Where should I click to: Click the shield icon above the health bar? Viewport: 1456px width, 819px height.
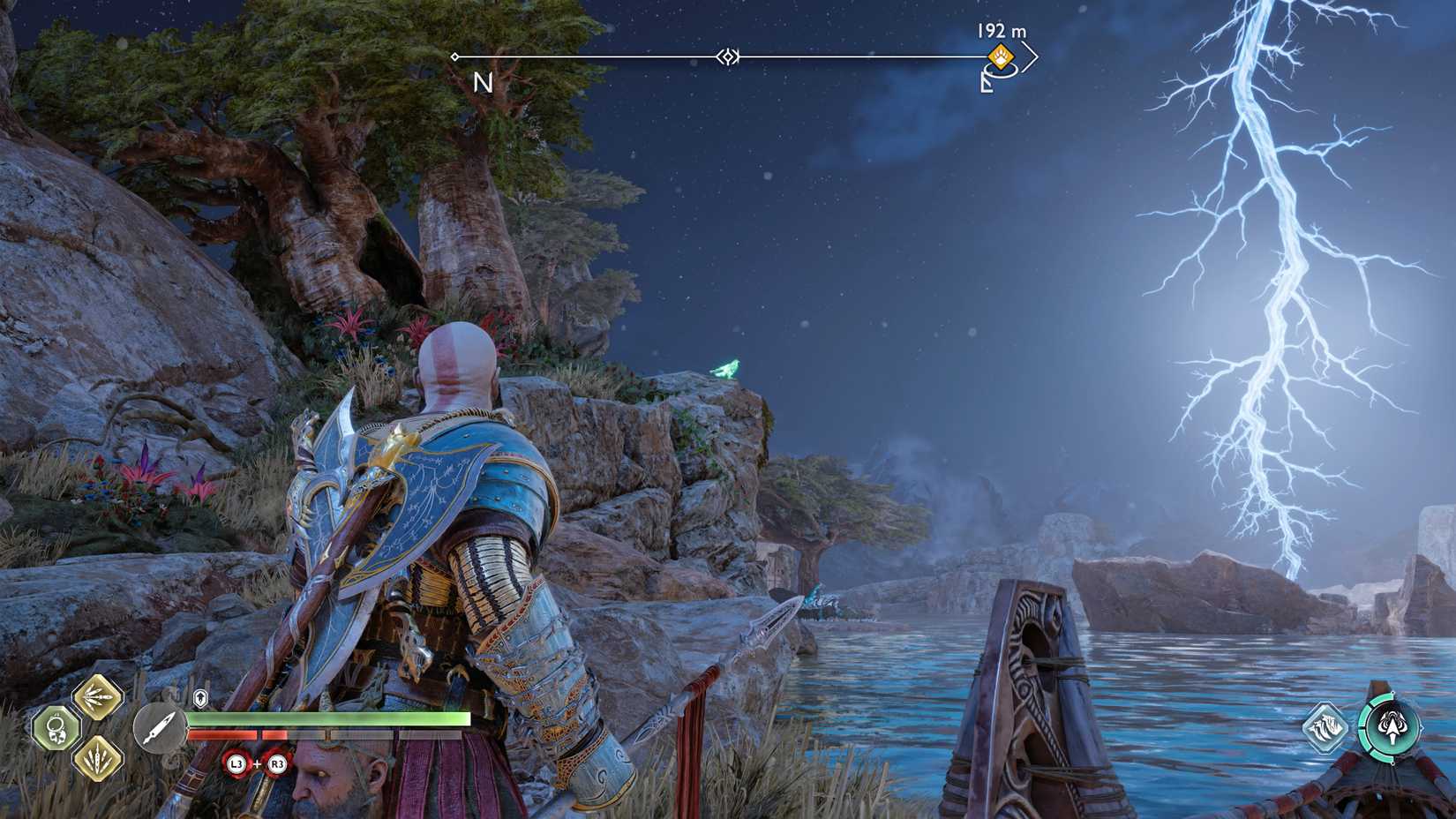[x=200, y=698]
